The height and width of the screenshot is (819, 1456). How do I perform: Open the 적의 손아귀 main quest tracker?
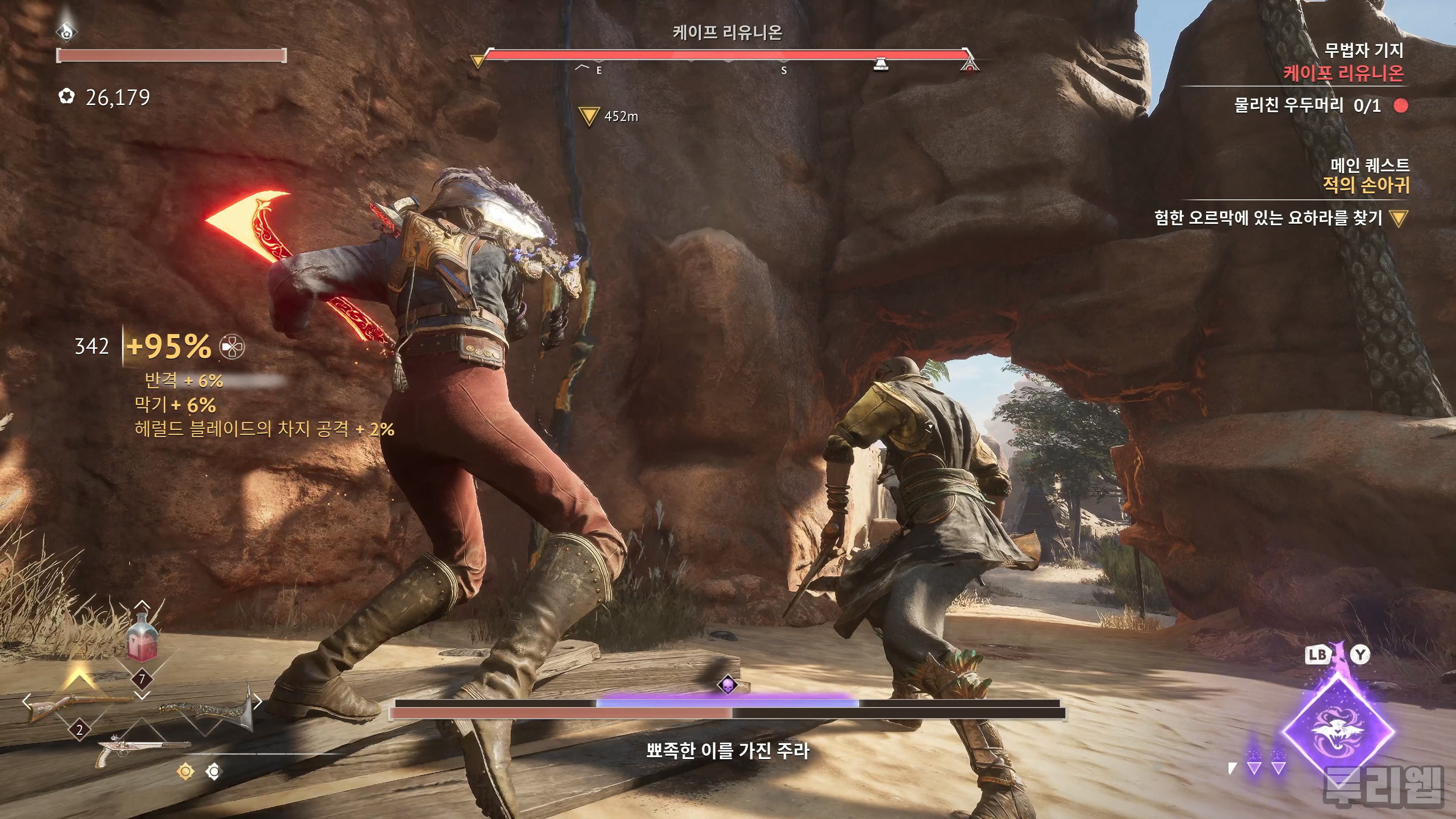click(x=1365, y=185)
